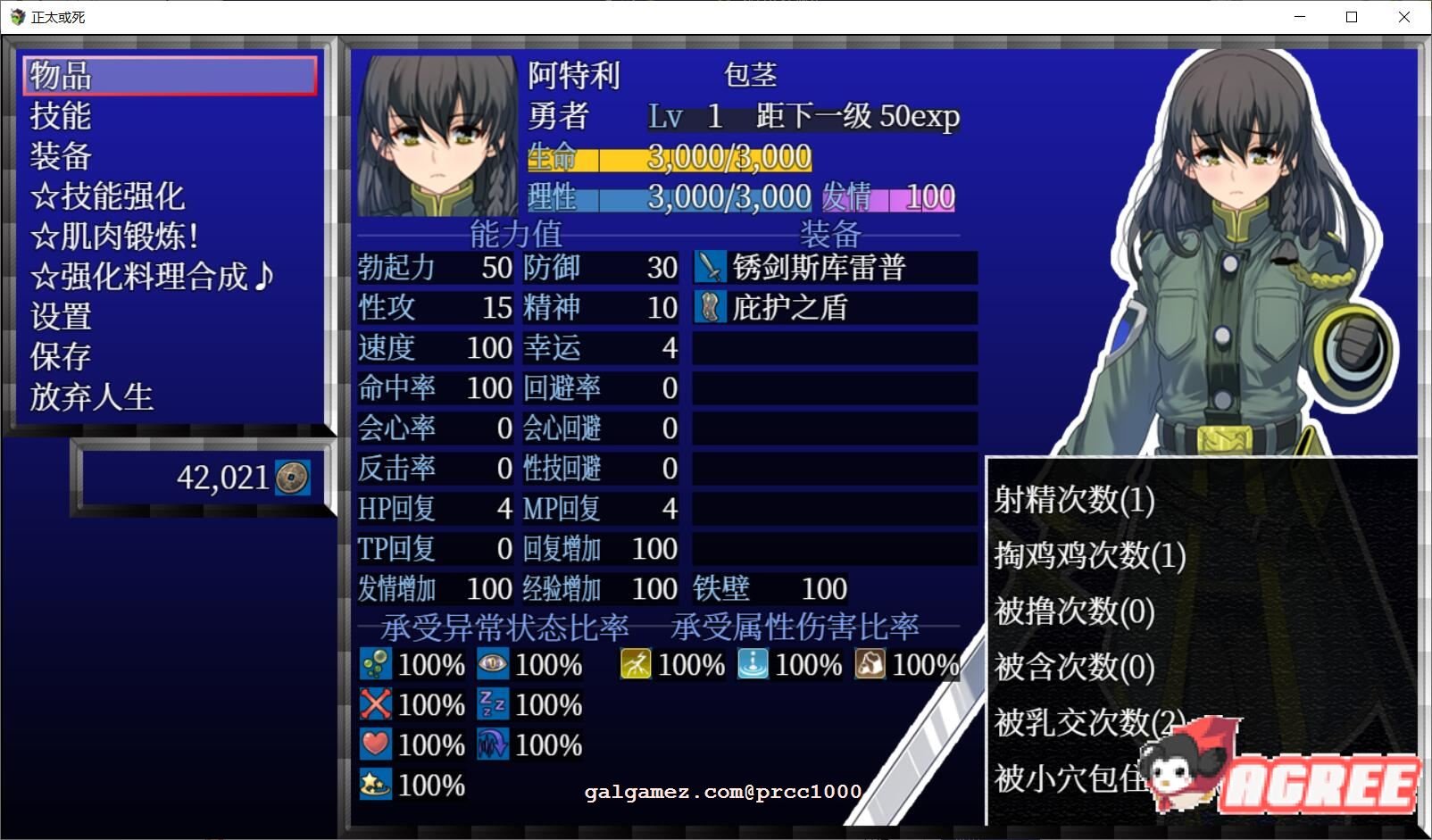Click the red heart status resistance icon

(378, 744)
